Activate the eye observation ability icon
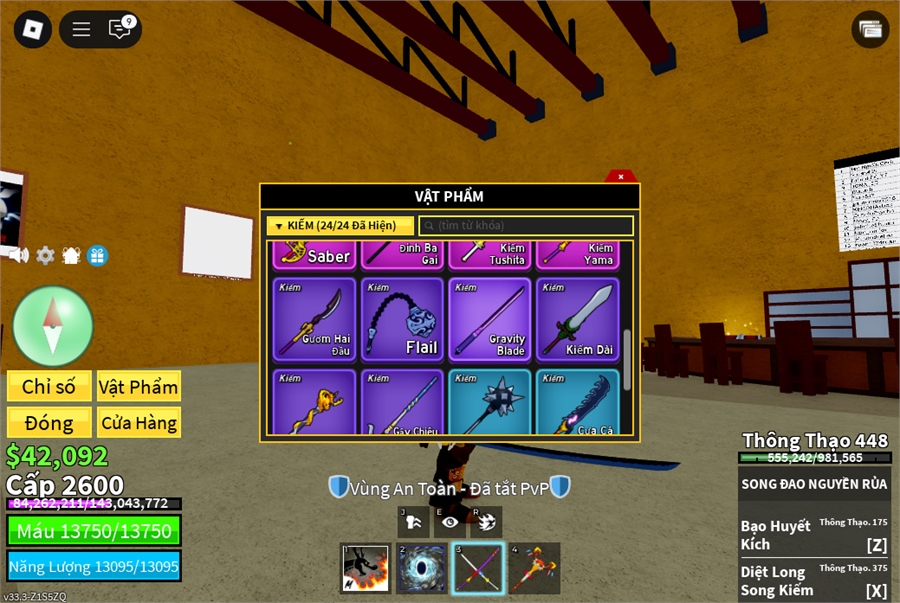The image size is (900, 603). coord(449,521)
